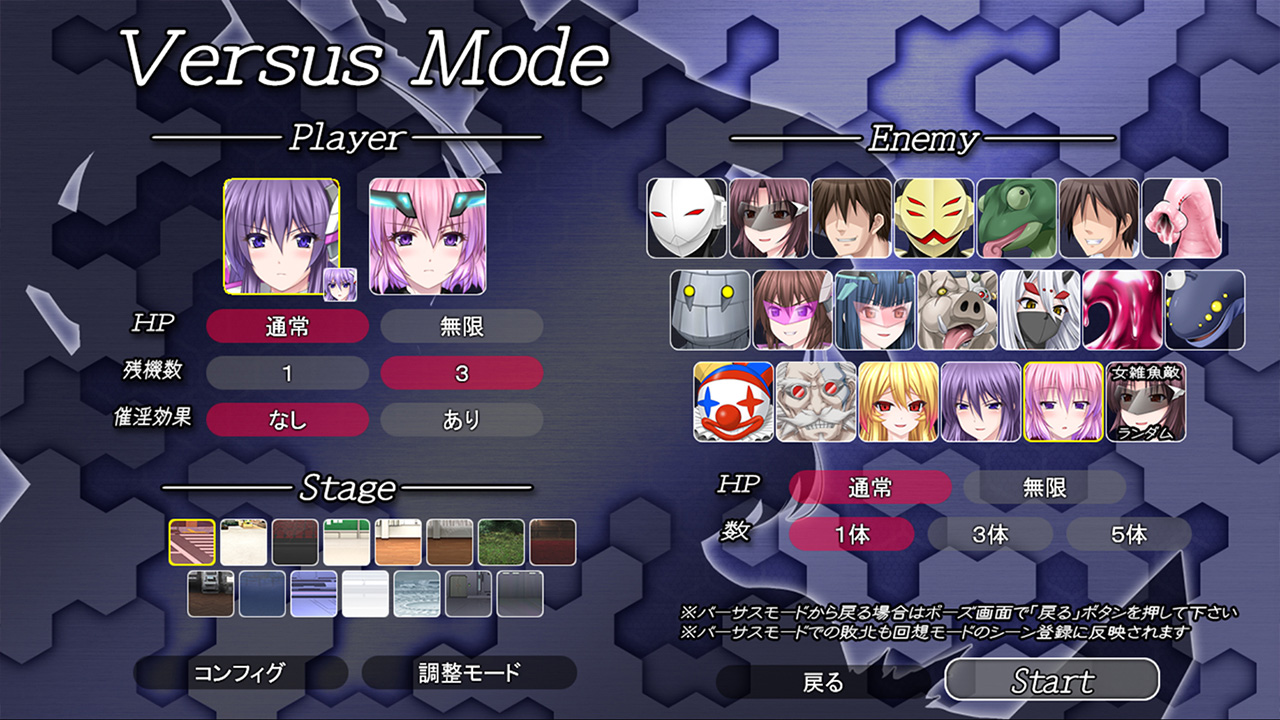Set player lives to 3

(461, 374)
